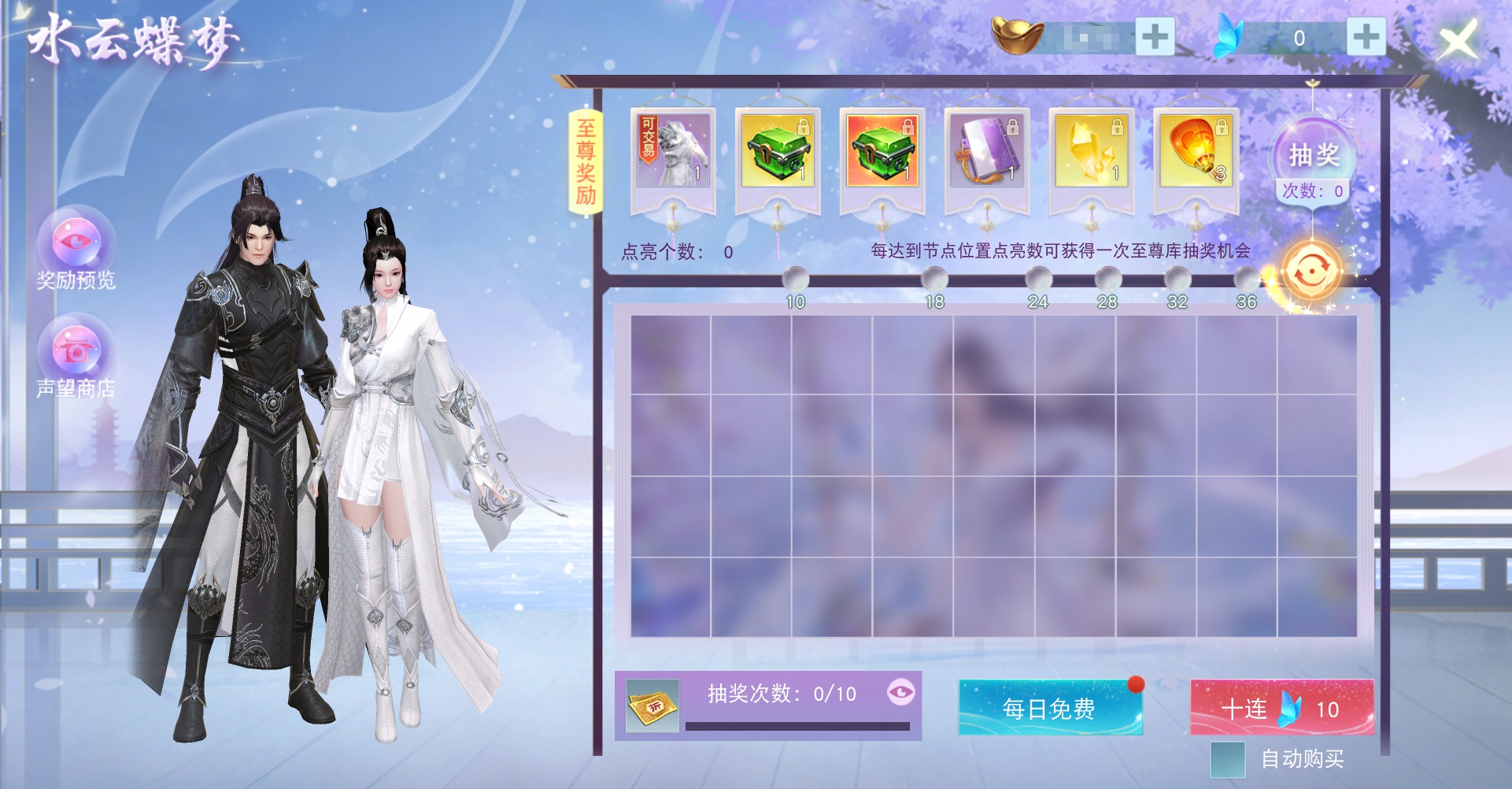Select the milestone node labeled 10
This screenshot has height=789, width=1512.
[x=795, y=277]
